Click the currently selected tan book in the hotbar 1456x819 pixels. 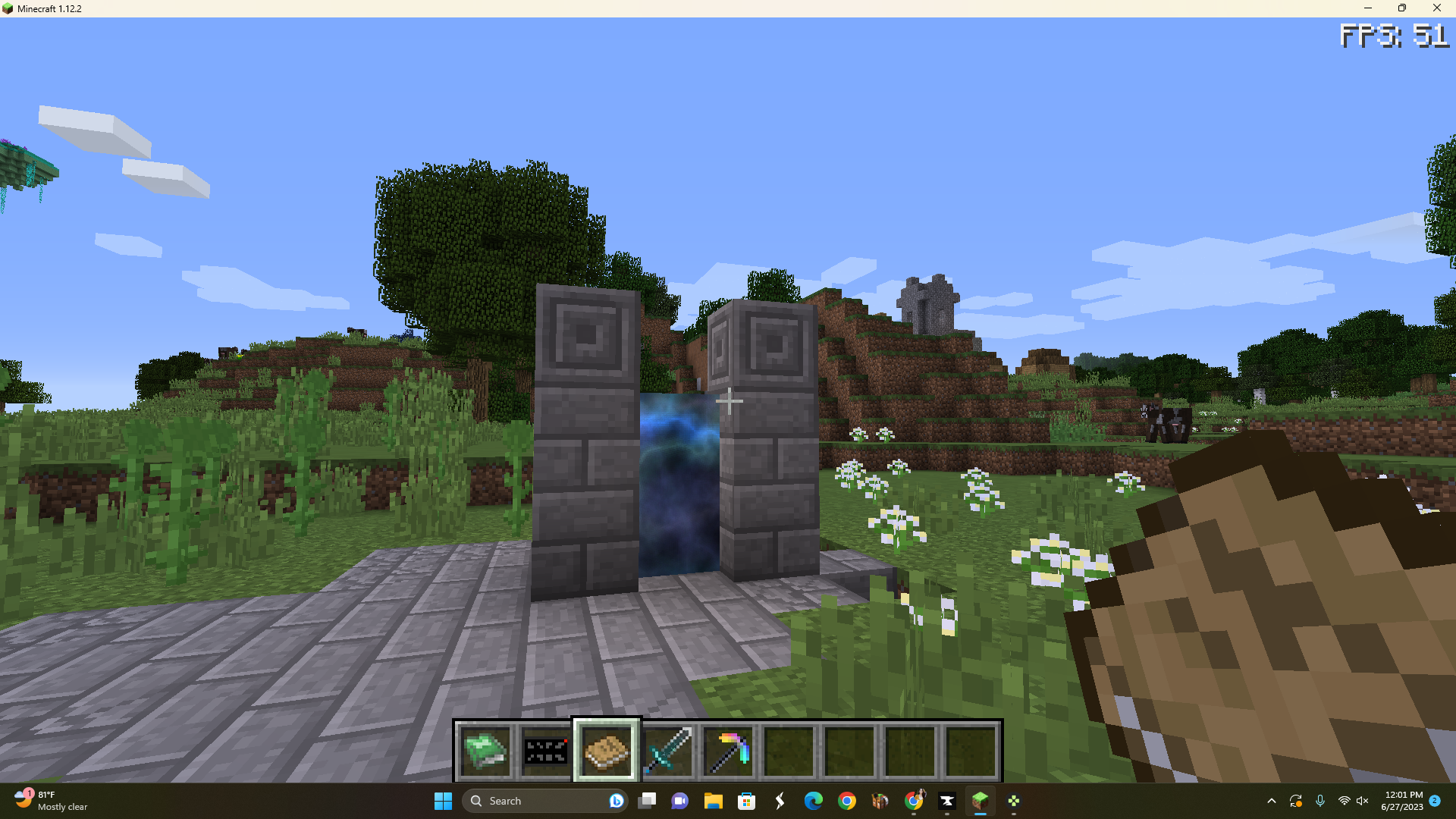coord(607,751)
